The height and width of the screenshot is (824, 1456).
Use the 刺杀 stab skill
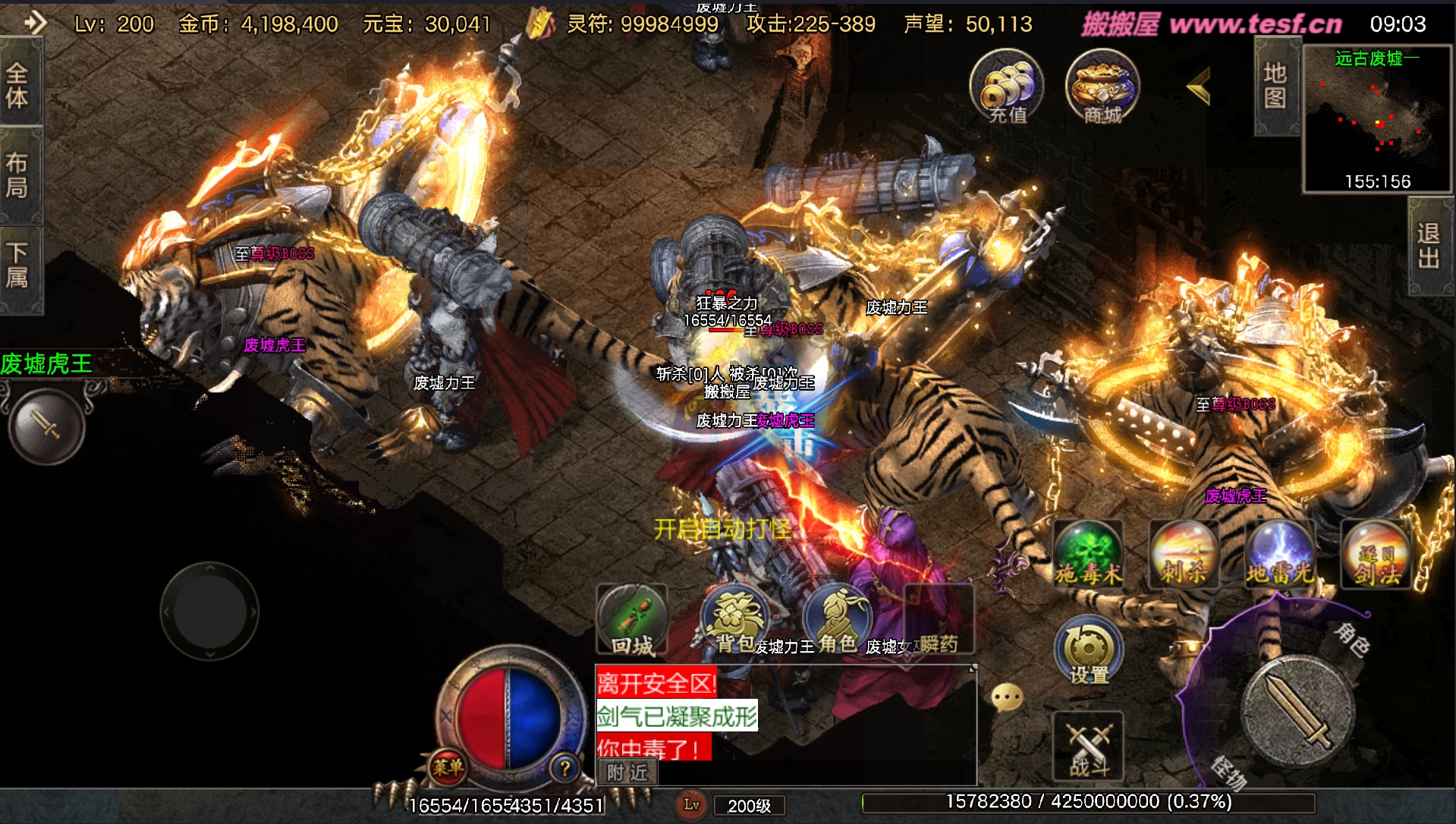click(x=1184, y=555)
